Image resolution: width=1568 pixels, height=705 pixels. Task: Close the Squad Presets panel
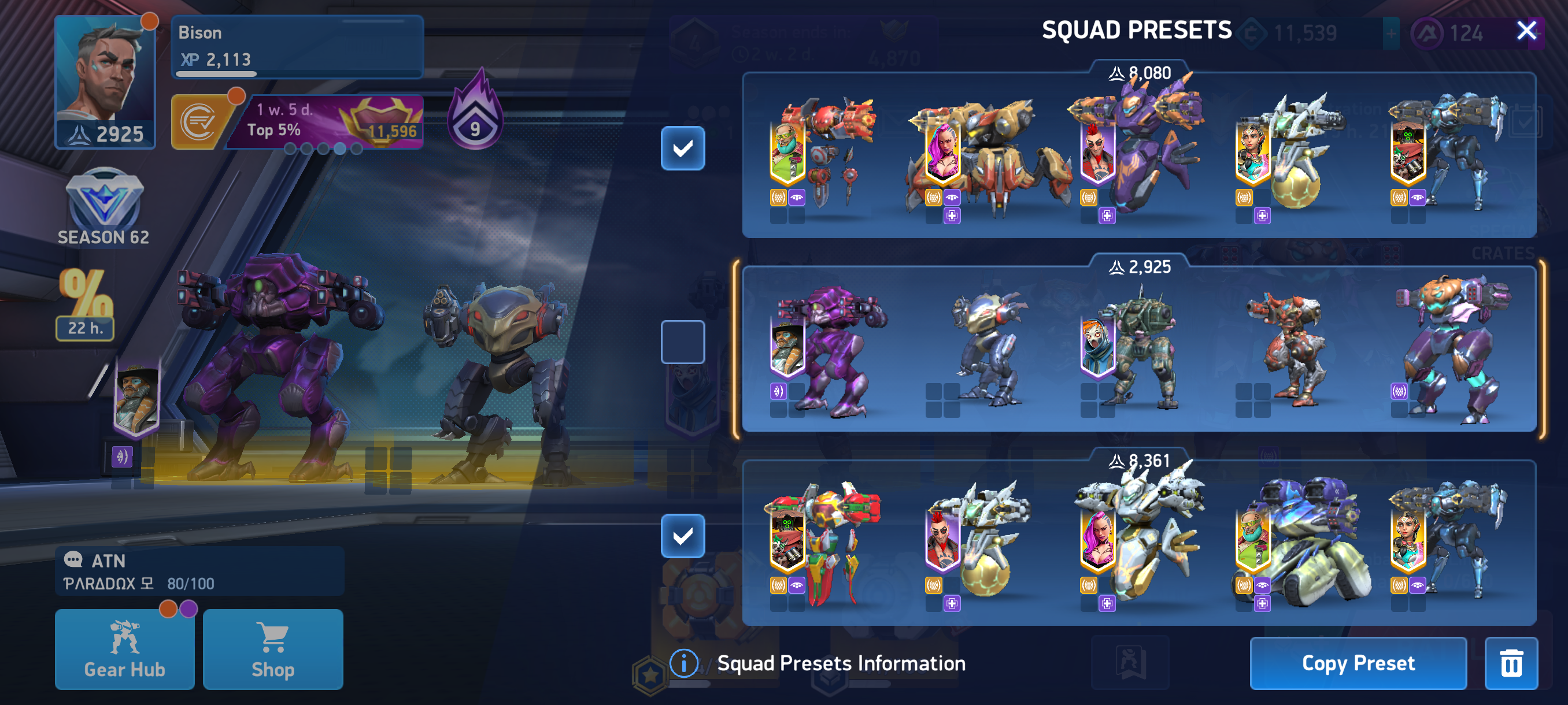1525,30
